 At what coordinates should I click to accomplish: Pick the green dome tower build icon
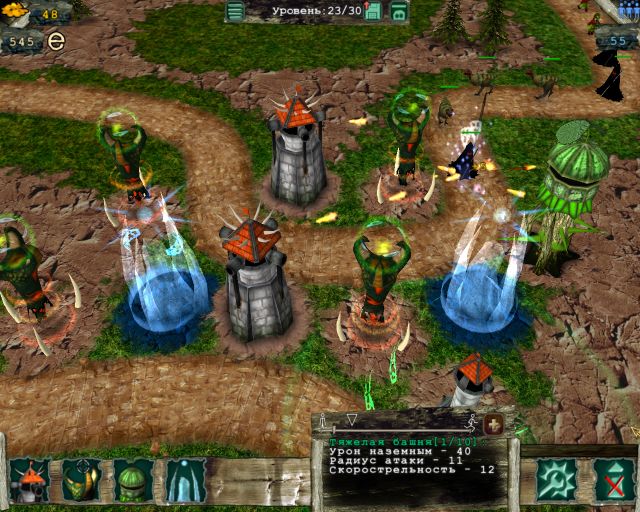[133, 481]
